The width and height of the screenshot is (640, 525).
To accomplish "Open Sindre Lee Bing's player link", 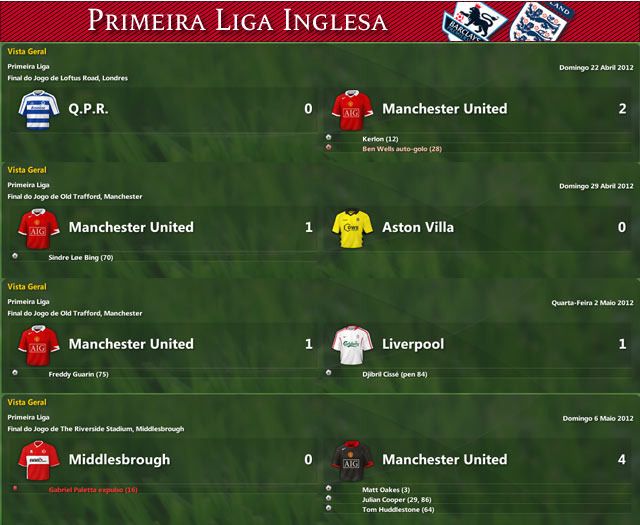I will tap(80, 257).
